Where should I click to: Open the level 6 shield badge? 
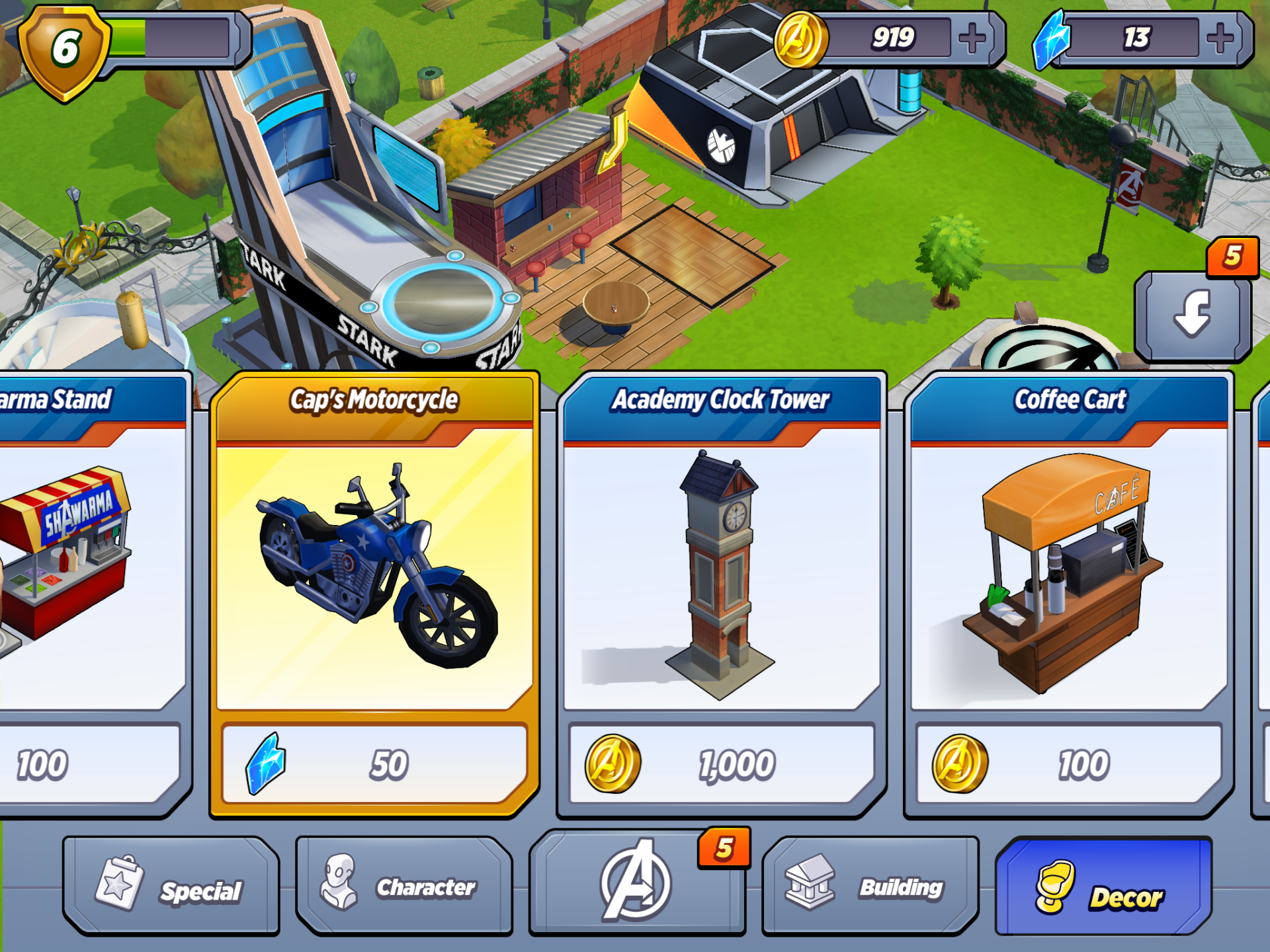[64, 50]
